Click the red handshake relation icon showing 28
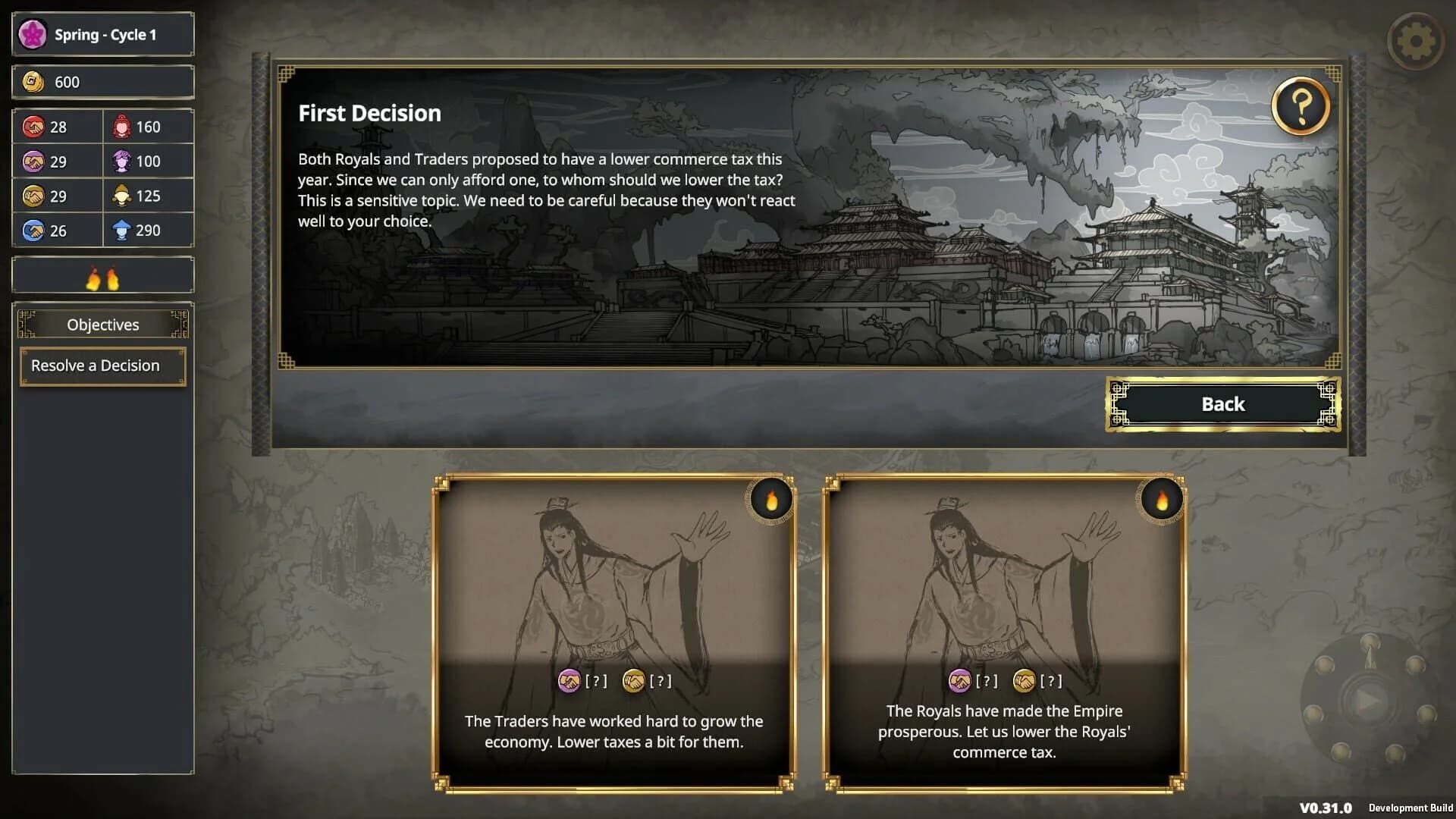 point(35,127)
